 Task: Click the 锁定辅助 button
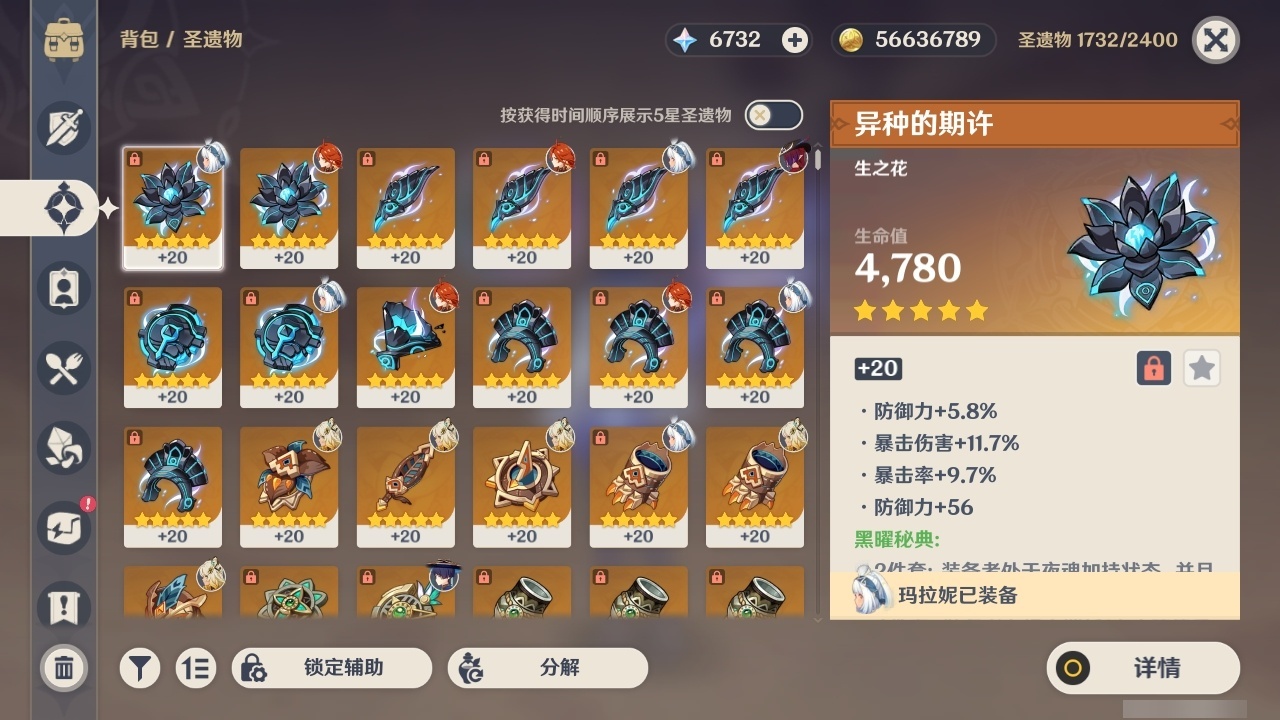(332, 668)
